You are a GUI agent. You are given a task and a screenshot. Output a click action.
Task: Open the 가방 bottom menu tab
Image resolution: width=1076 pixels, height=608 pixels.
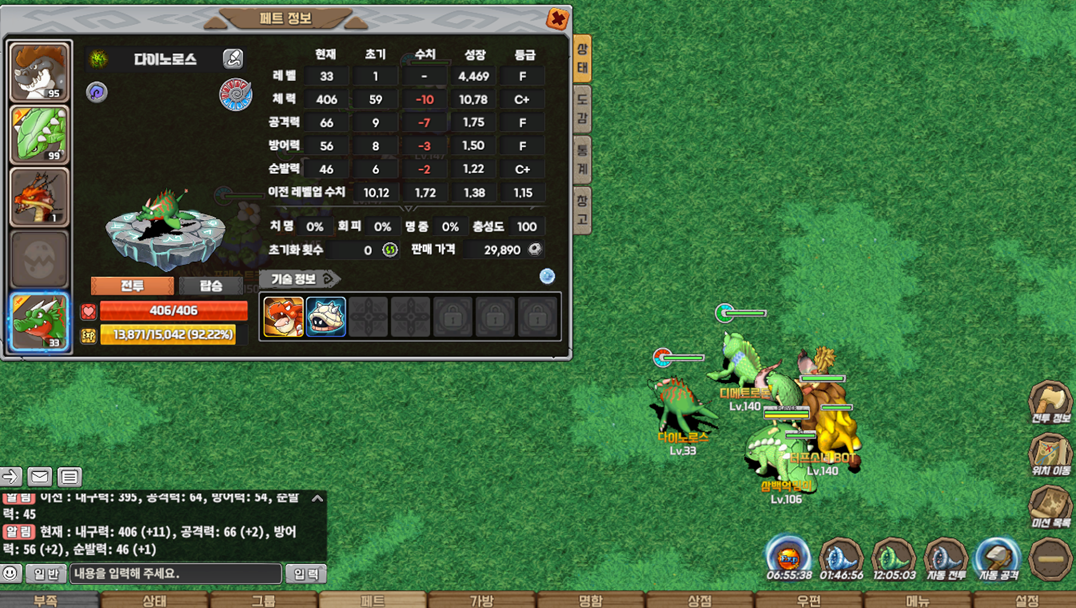tap(482, 600)
